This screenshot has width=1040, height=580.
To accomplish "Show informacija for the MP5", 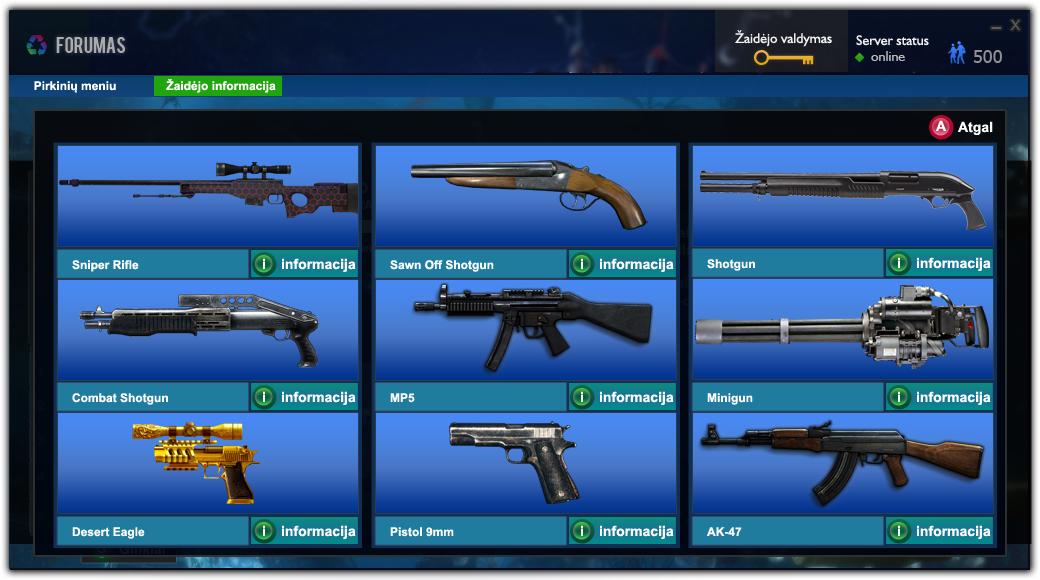I will [622, 397].
